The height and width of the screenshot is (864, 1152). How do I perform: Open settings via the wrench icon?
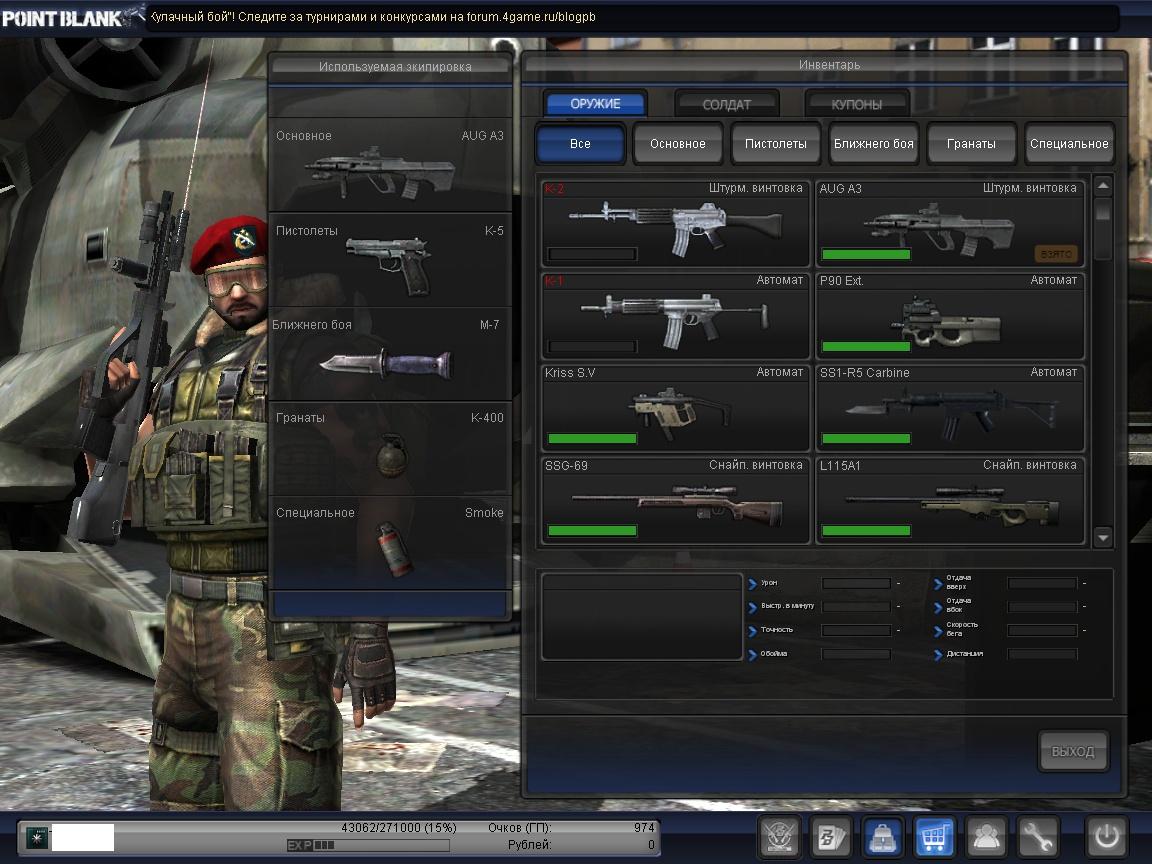click(x=1038, y=836)
